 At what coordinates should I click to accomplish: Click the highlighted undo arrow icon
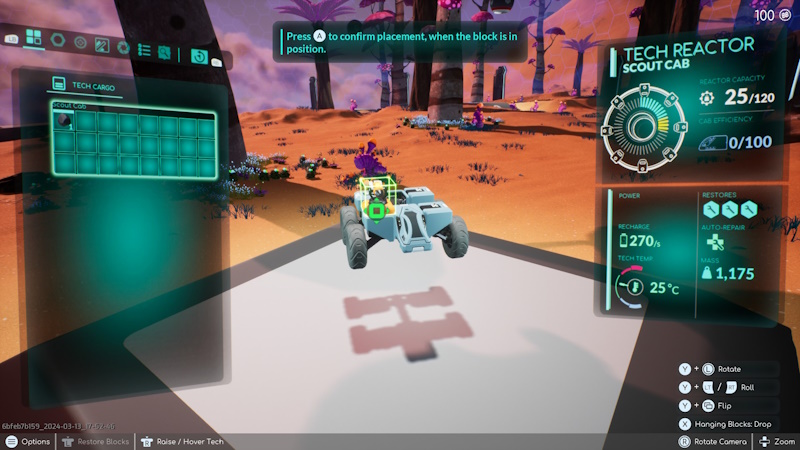199,56
